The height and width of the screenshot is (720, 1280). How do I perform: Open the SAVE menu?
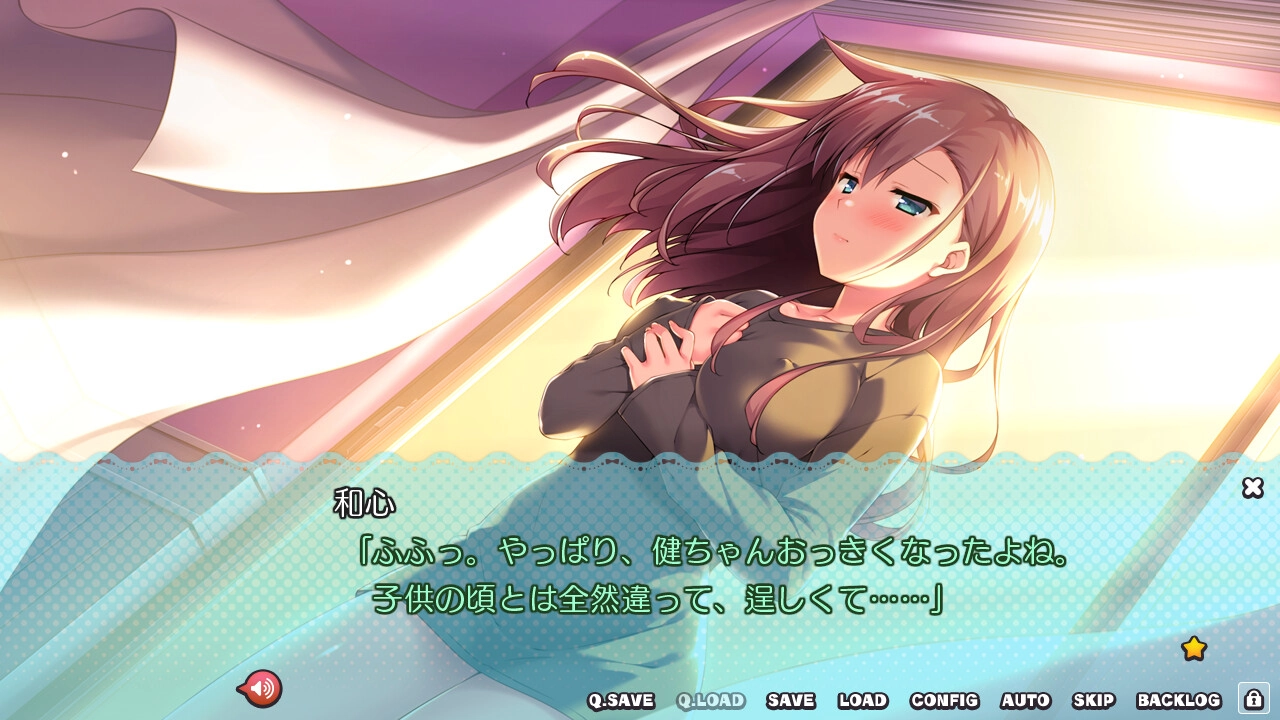(x=790, y=701)
